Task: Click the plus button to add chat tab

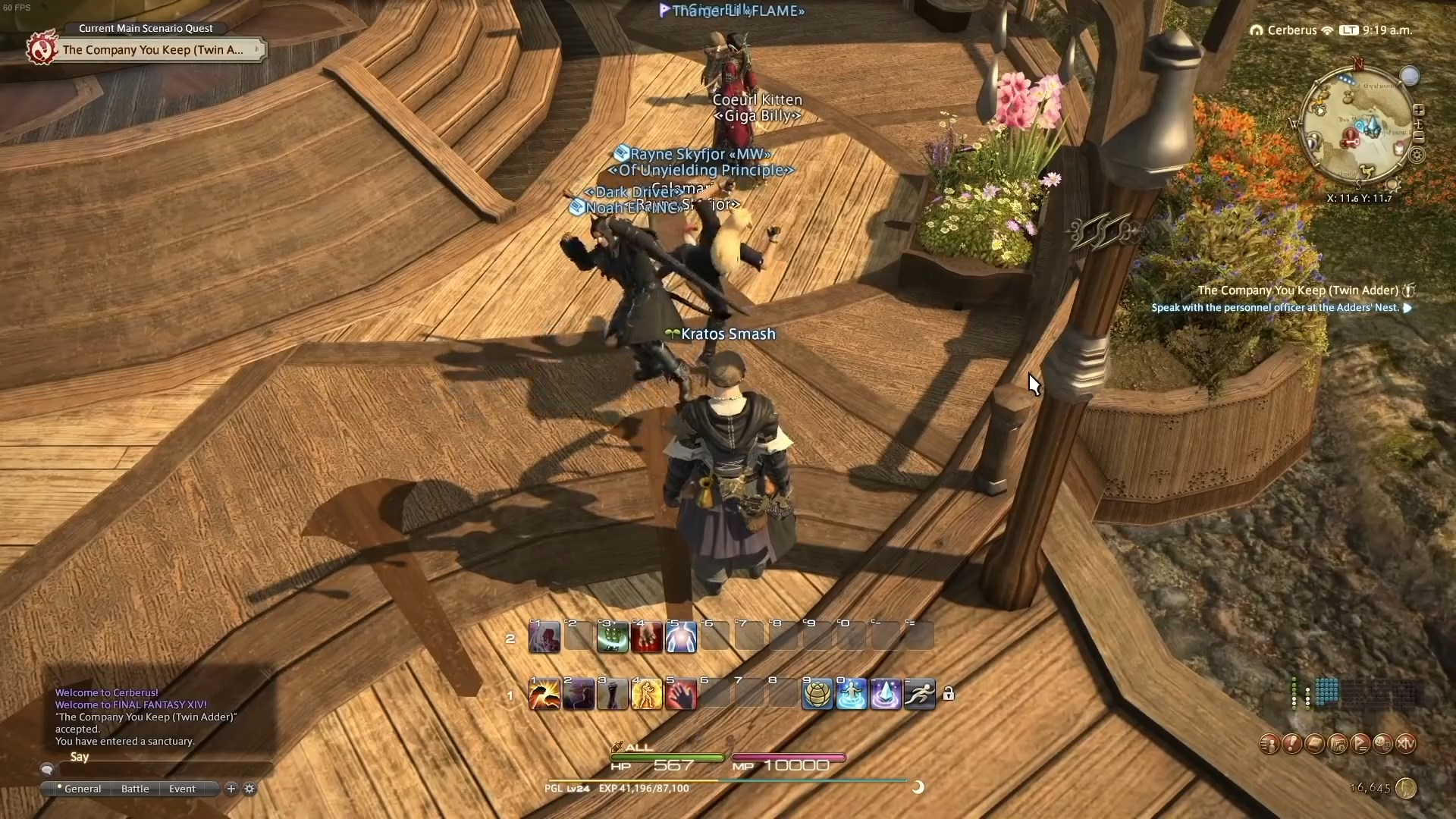Action: tap(230, 789)
